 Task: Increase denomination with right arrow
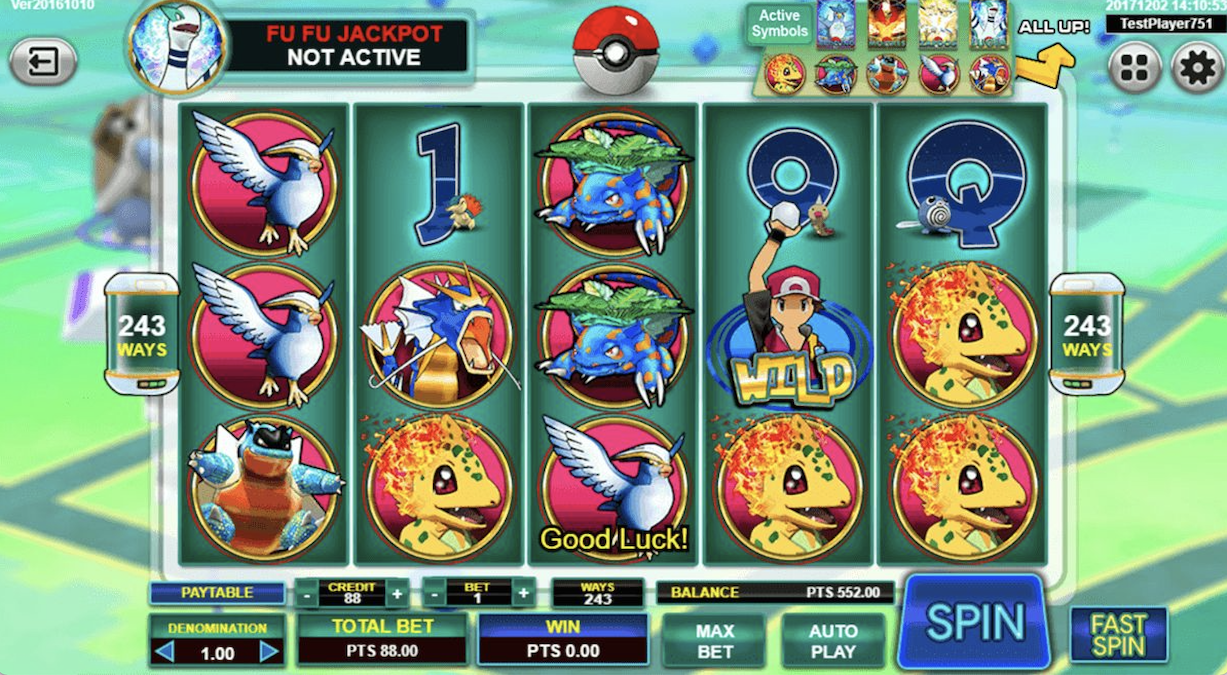268,653
